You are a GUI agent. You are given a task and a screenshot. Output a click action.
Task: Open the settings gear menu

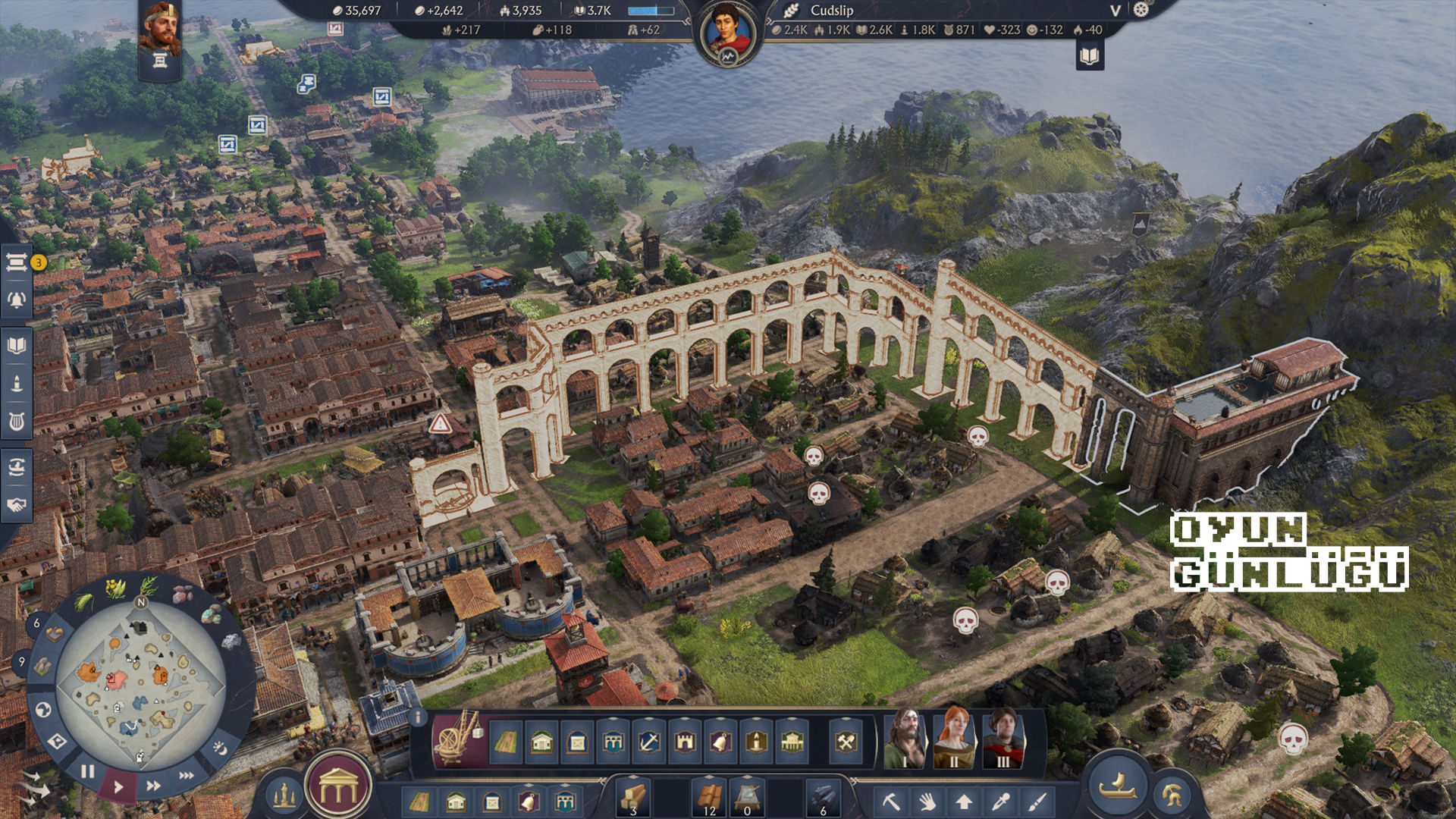1141,10
